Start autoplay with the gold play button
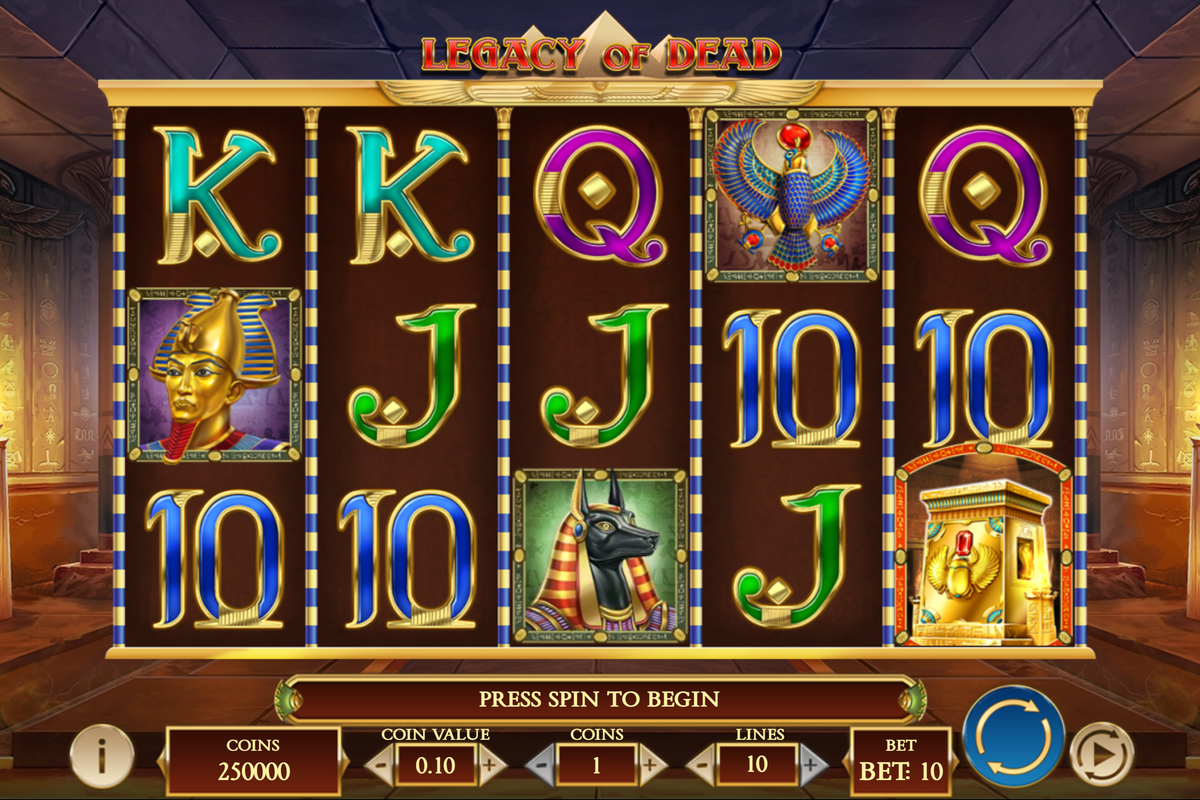 [1101, 753]
